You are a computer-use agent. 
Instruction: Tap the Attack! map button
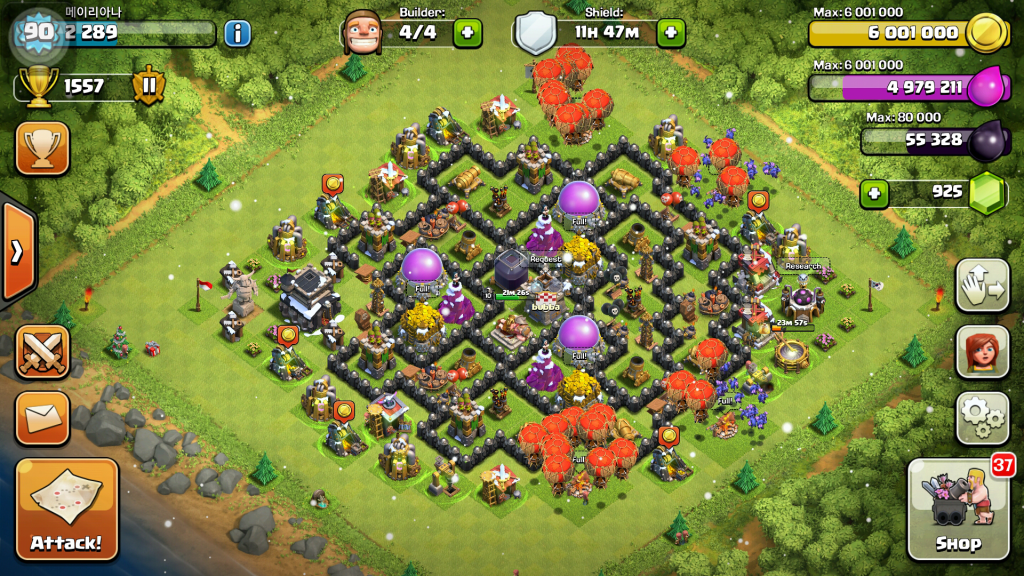[68, 508]
